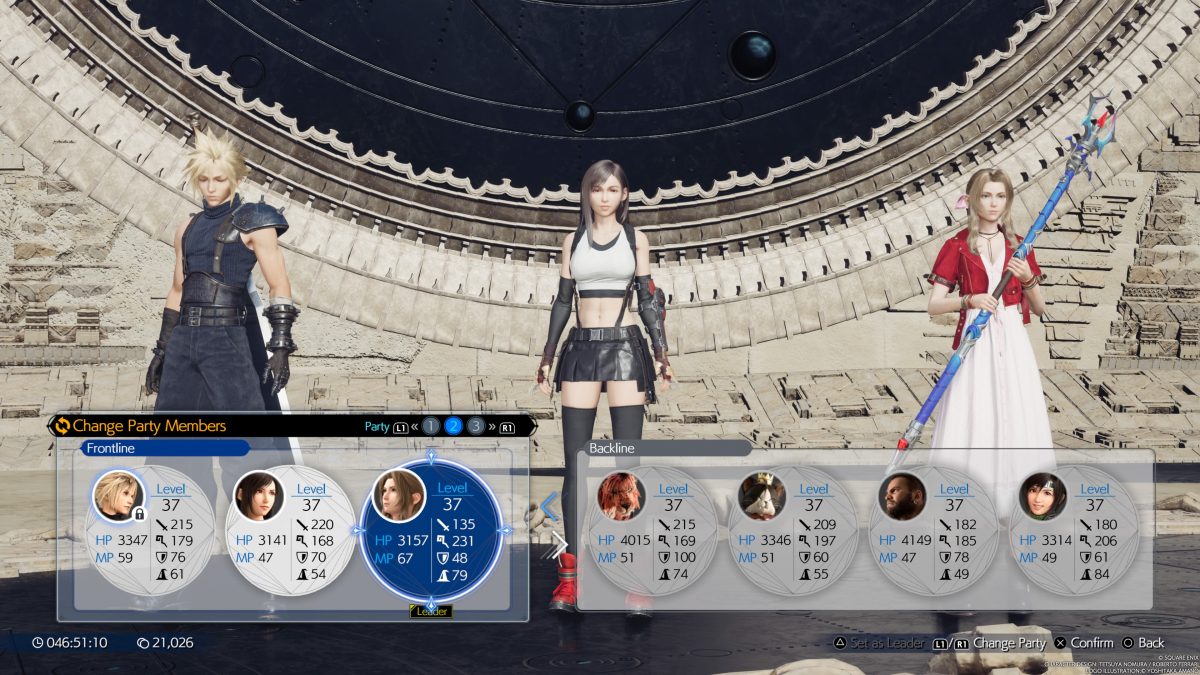The height and width of the screenshot is (675, 1200).
Task: Switch to party preset 3
Action: pos(476,426)
